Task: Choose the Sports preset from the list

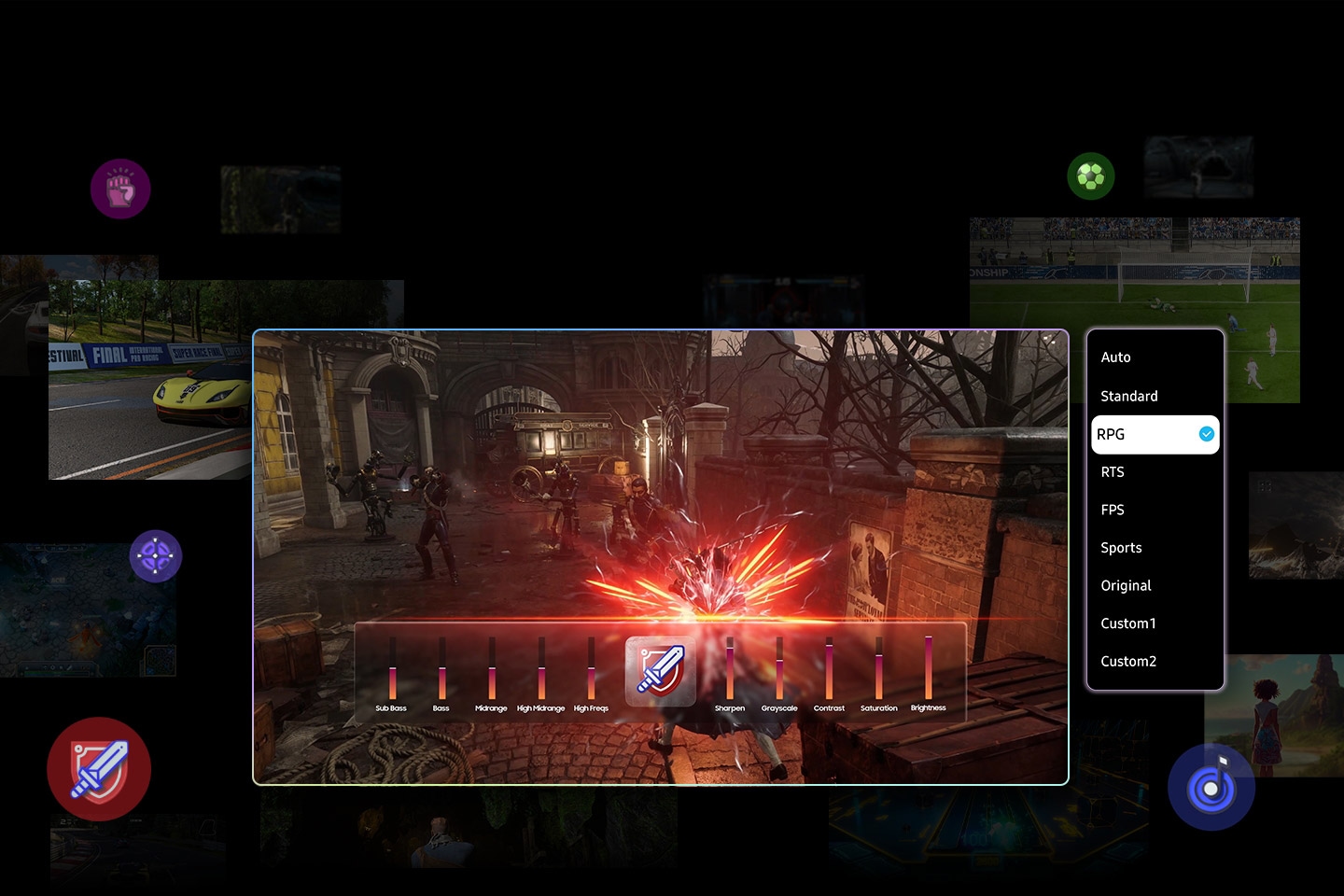Action: [1121, 548]
